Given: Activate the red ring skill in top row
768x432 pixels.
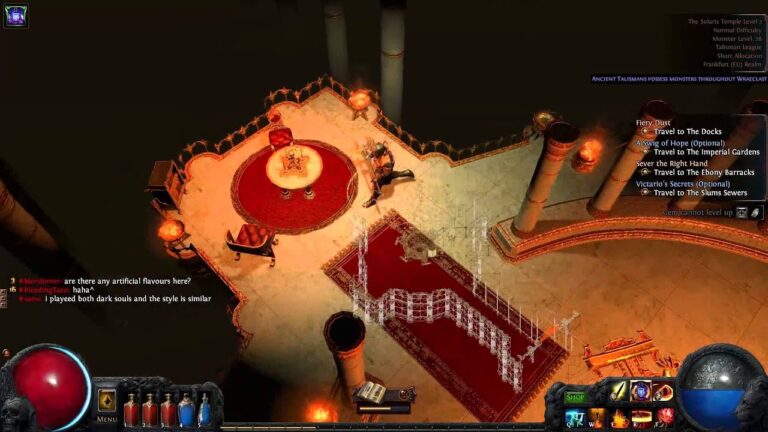Looking at the screenshot, I should pos(662,392).
